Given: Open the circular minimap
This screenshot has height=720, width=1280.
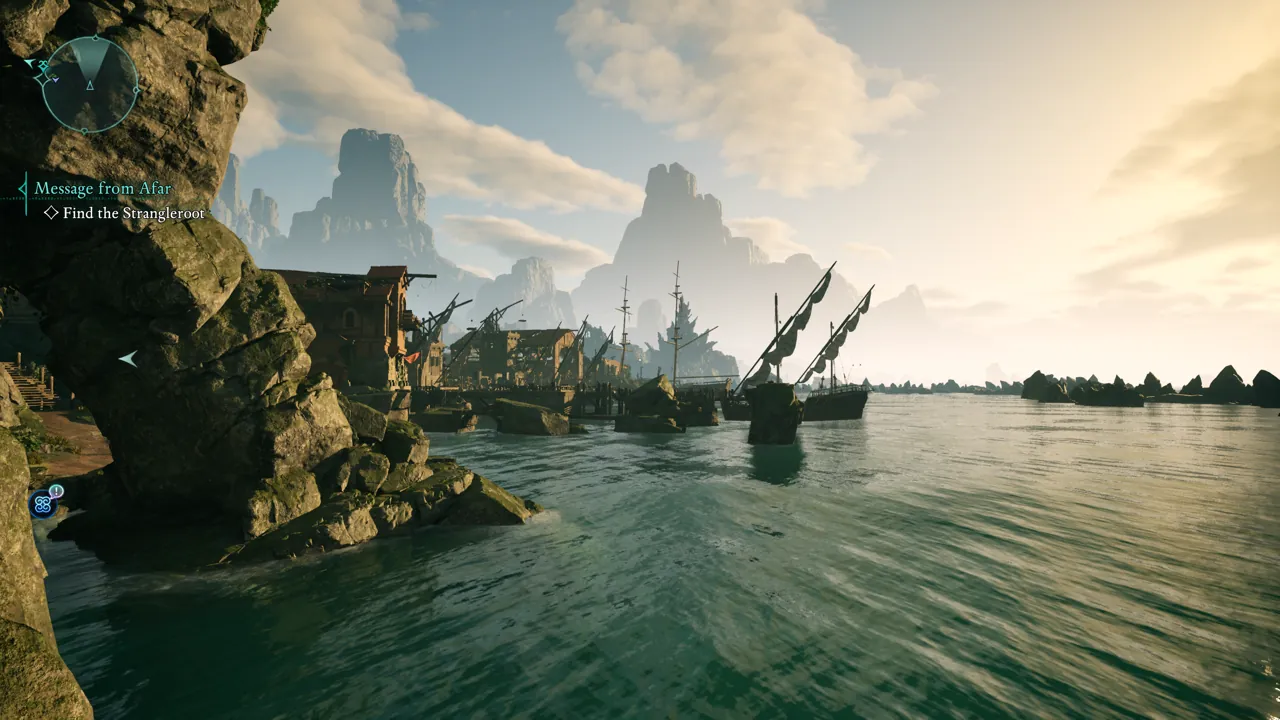Looking at the screenshot, I should pos(90,85).
